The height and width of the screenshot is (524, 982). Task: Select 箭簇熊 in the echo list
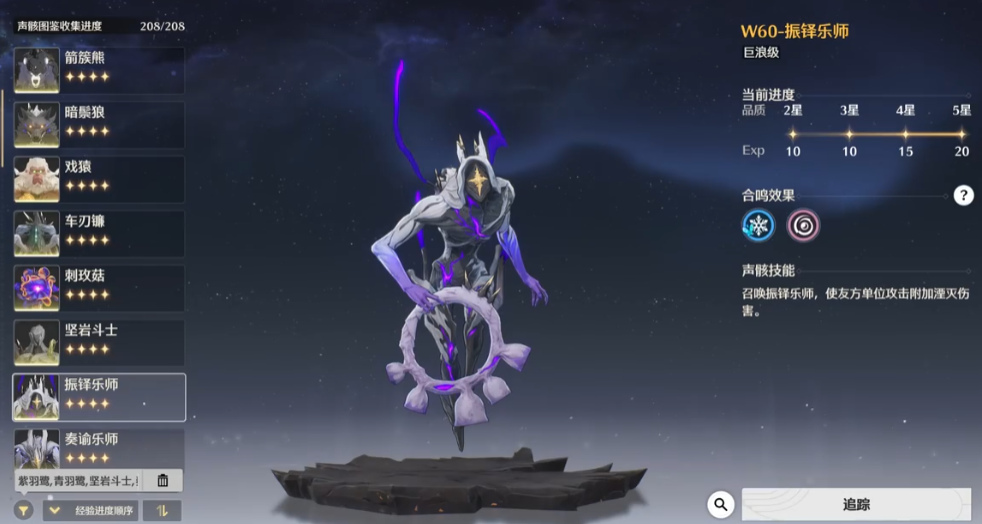tap(98, 70)
